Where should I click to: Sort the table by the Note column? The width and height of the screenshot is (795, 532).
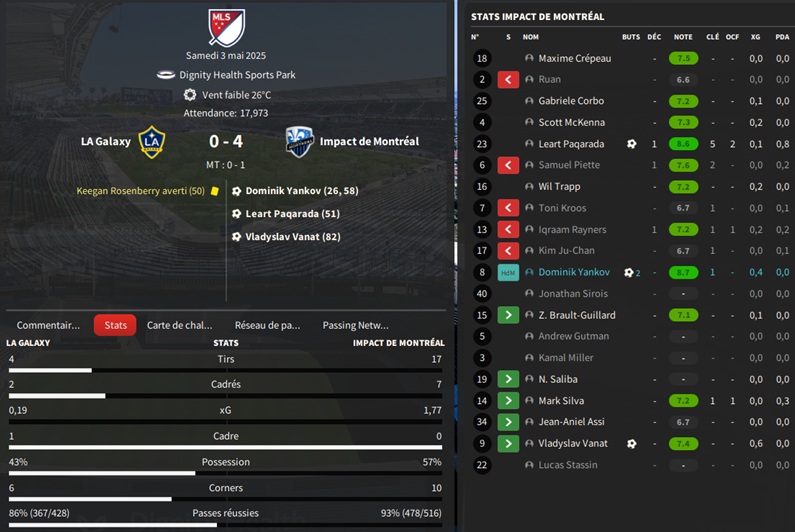pos(683,37)
